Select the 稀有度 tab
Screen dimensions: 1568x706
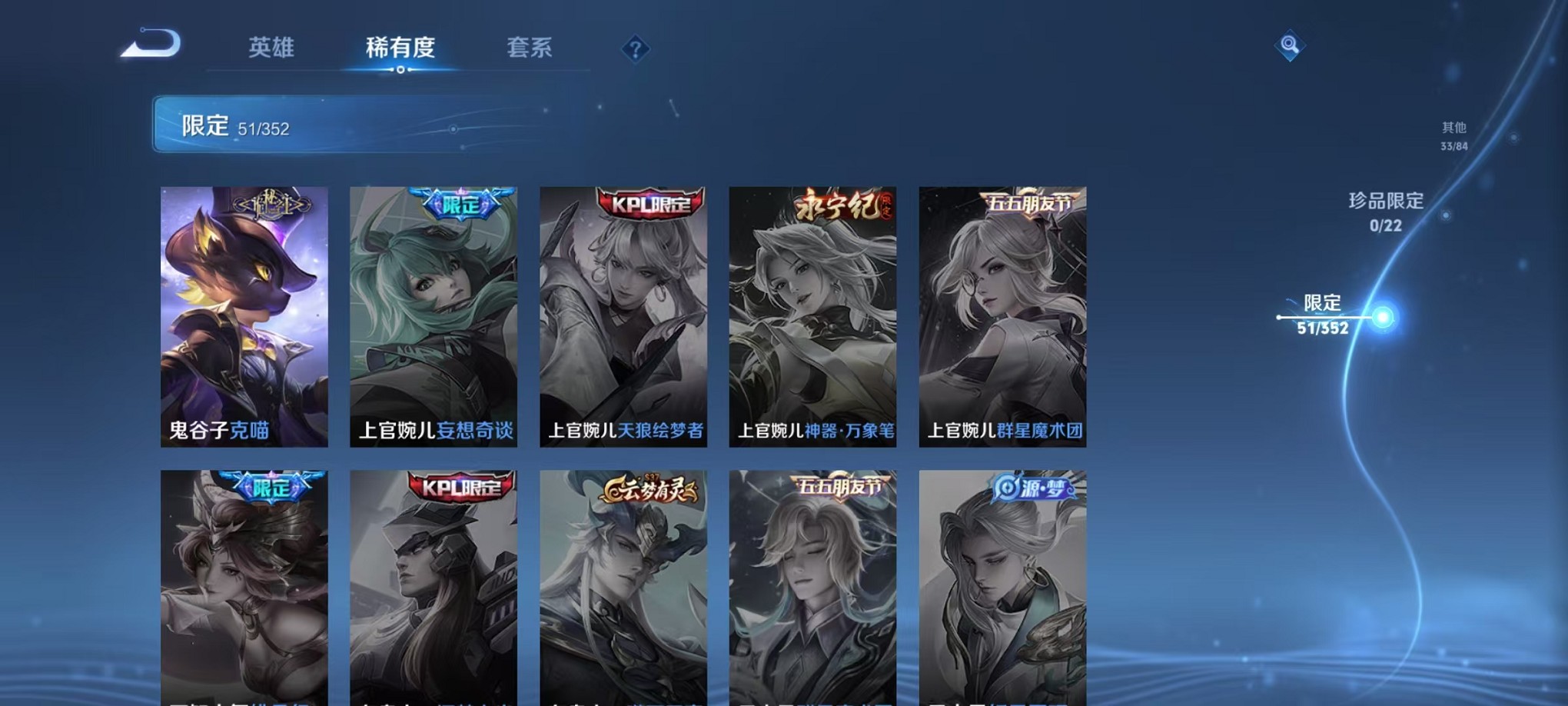[400, 48]
